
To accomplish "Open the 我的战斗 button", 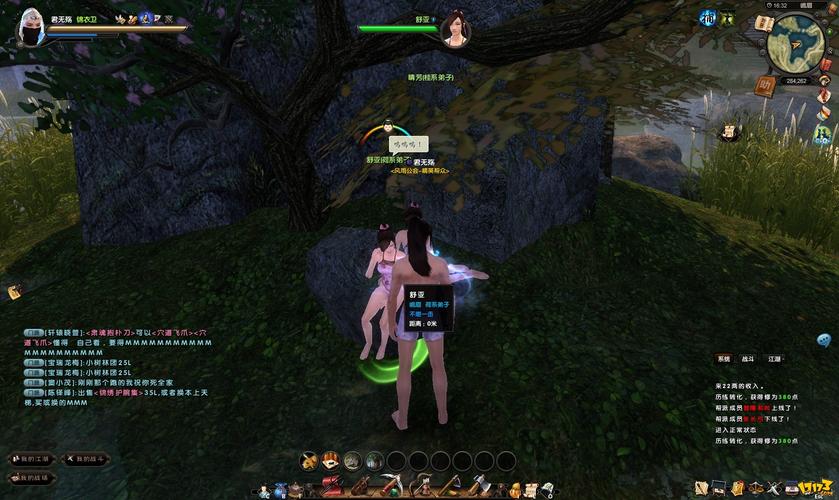I will click(x=86, y=458).
